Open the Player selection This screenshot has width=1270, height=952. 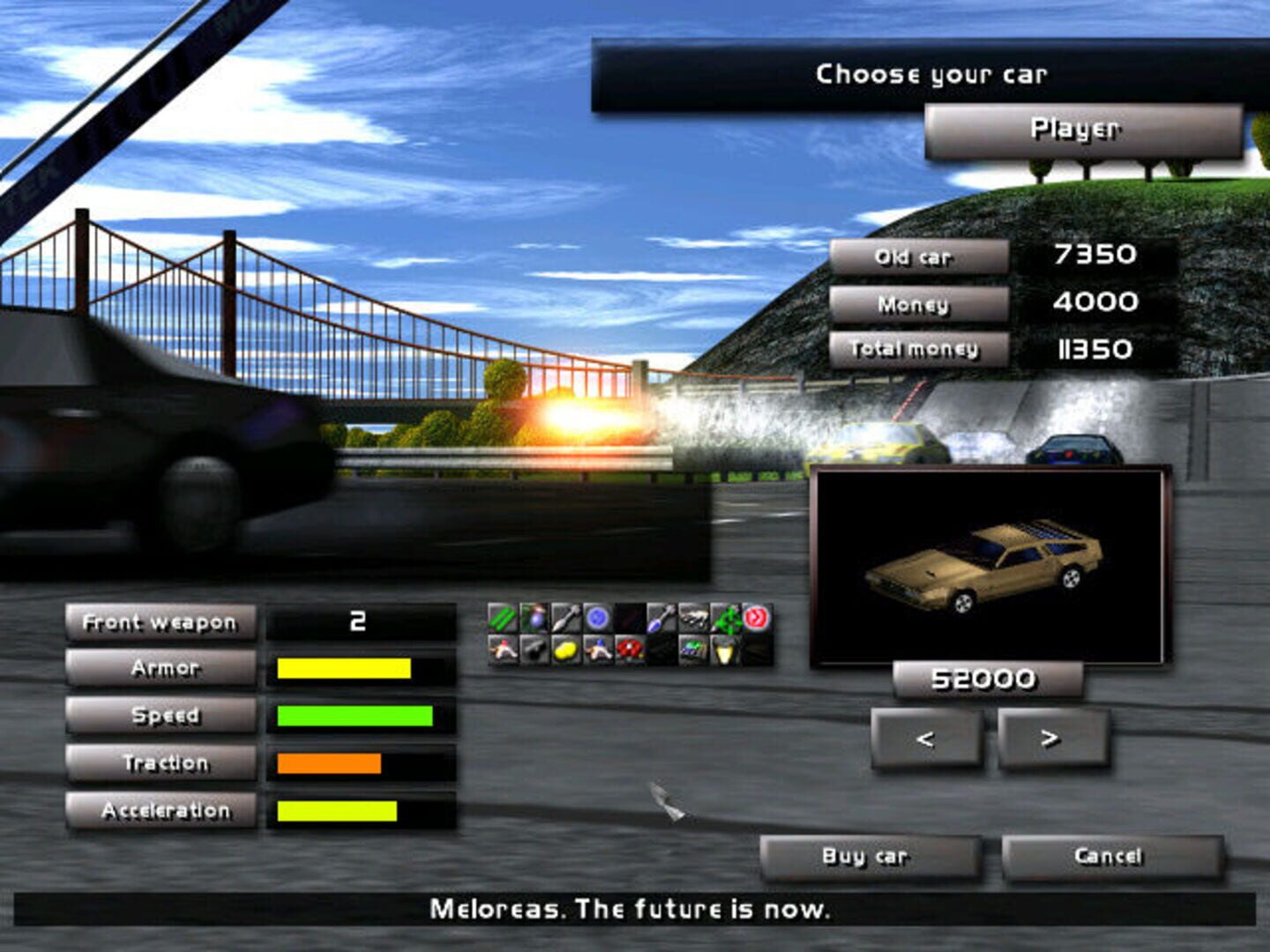[x=1076, y=132]
